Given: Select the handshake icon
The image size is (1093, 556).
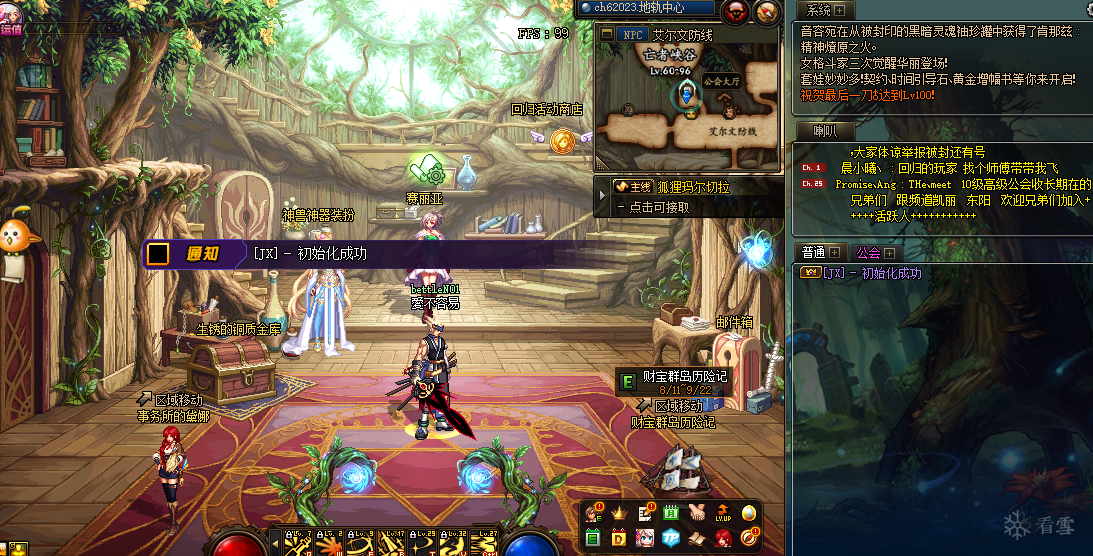Looking at the screenshot, I should [x=697, y=514].
